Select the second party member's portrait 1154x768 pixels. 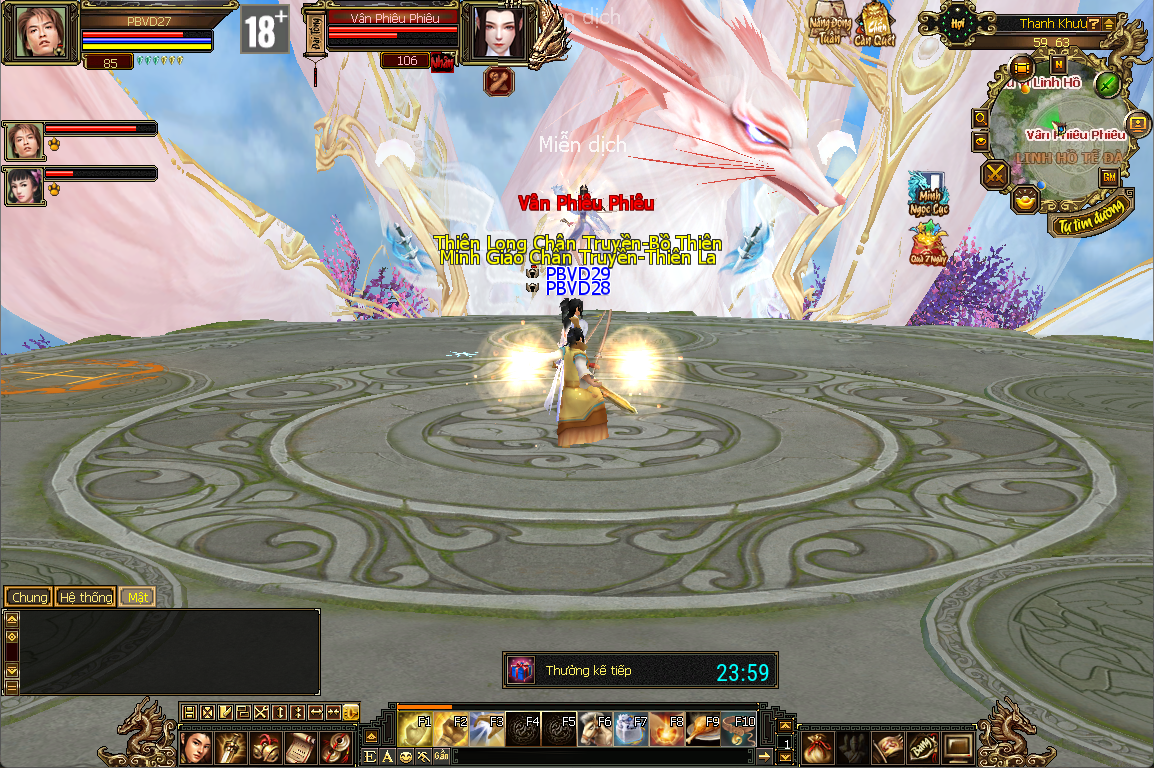click(25, 187)
